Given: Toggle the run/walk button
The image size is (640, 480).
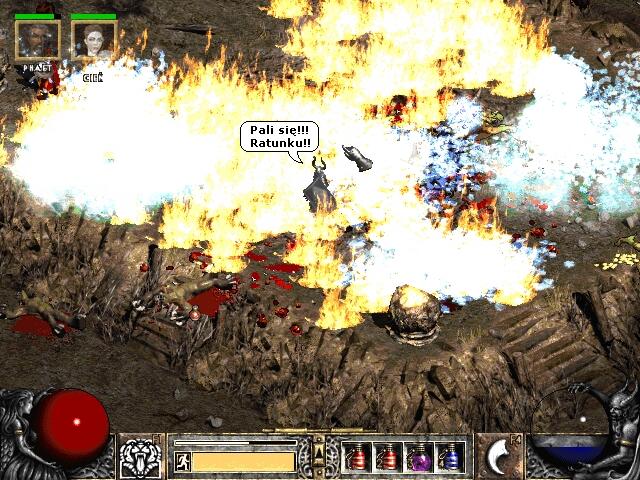Looking at the screenshot, I should coord(183,461).
